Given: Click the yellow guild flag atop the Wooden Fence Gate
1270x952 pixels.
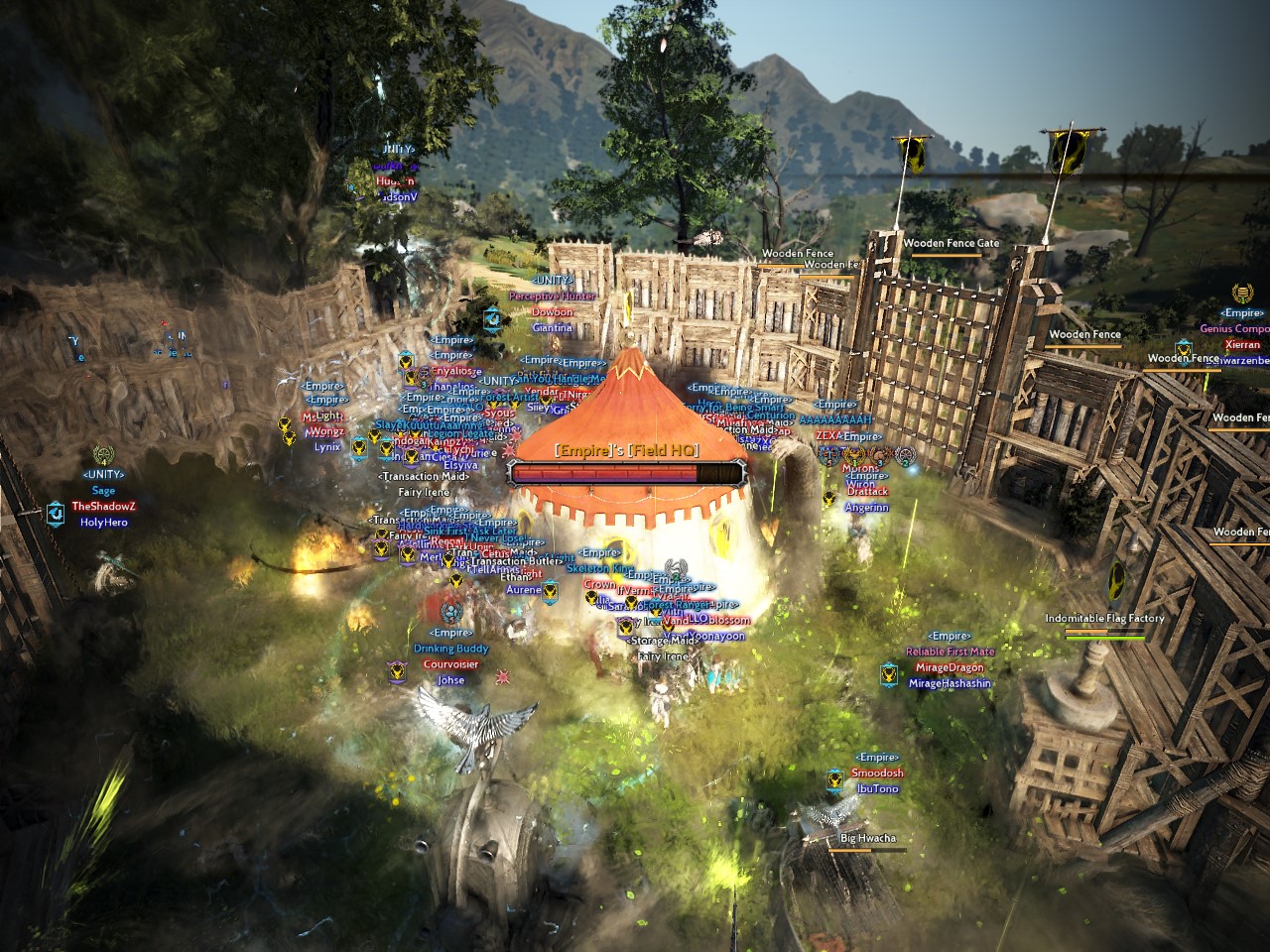Looking at the screenshot, I should (914, 154).
